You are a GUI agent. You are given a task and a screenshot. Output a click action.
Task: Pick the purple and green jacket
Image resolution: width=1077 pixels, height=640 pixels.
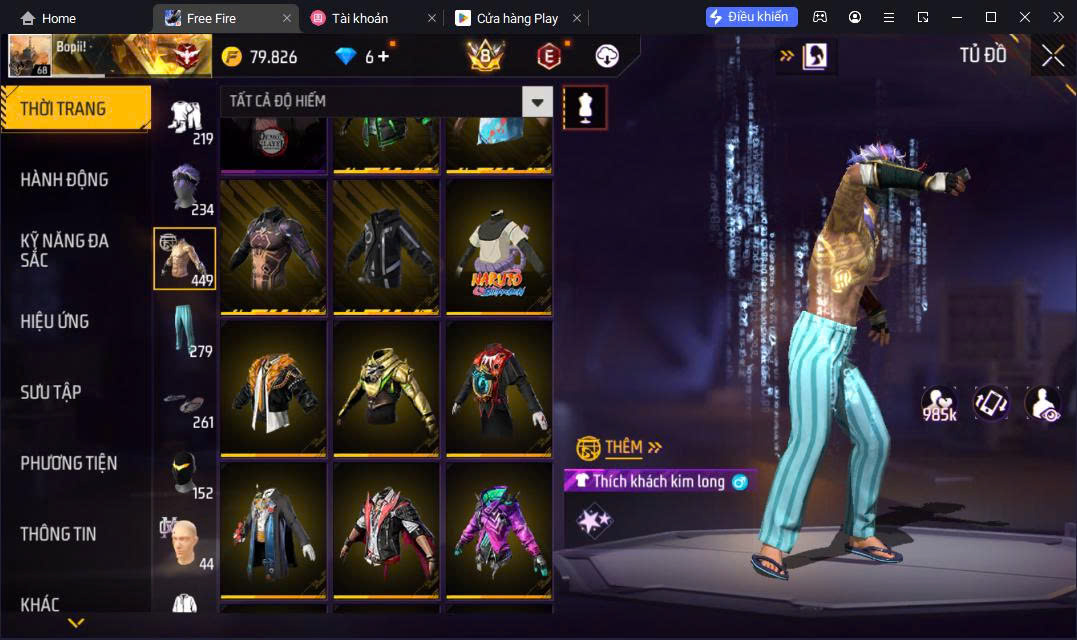499,531
